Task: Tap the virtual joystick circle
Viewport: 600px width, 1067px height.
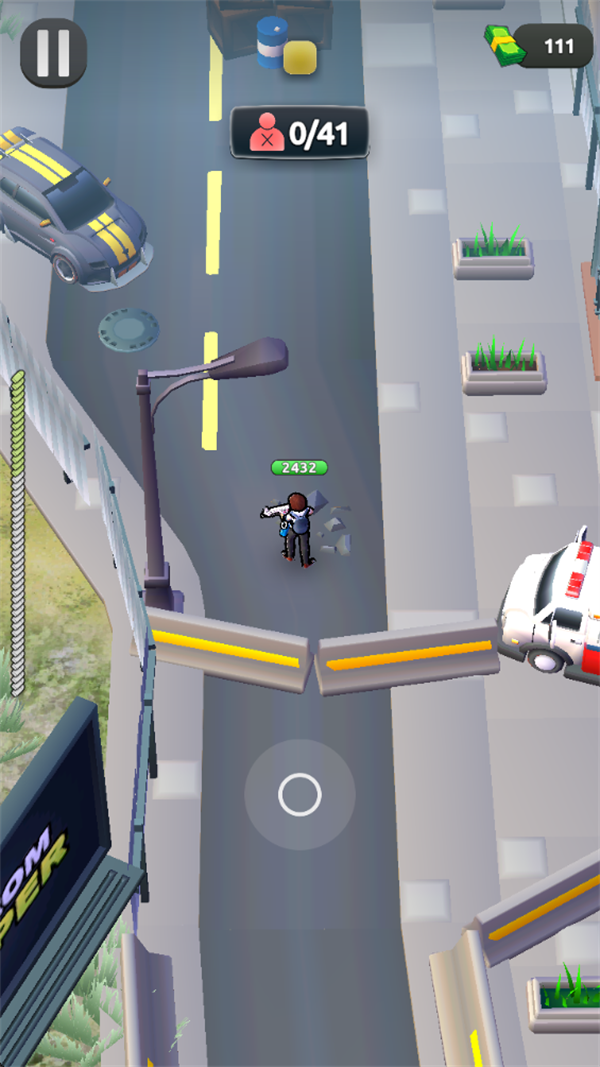Action: pyautogui.click(x=299, y=795)
